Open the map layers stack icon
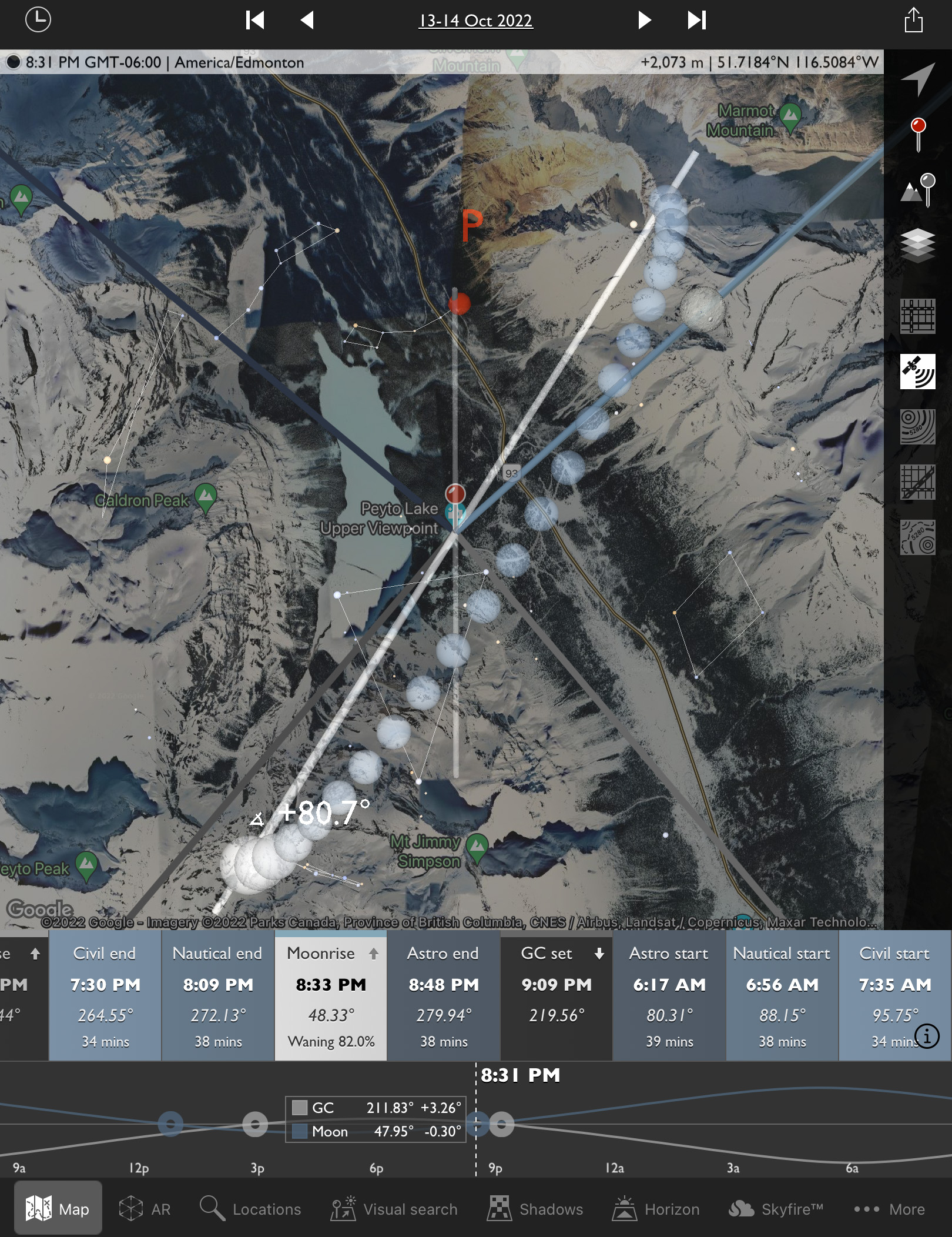Image resolution: width=952 pixels, height=1237 pixels. tap(917, 245)
